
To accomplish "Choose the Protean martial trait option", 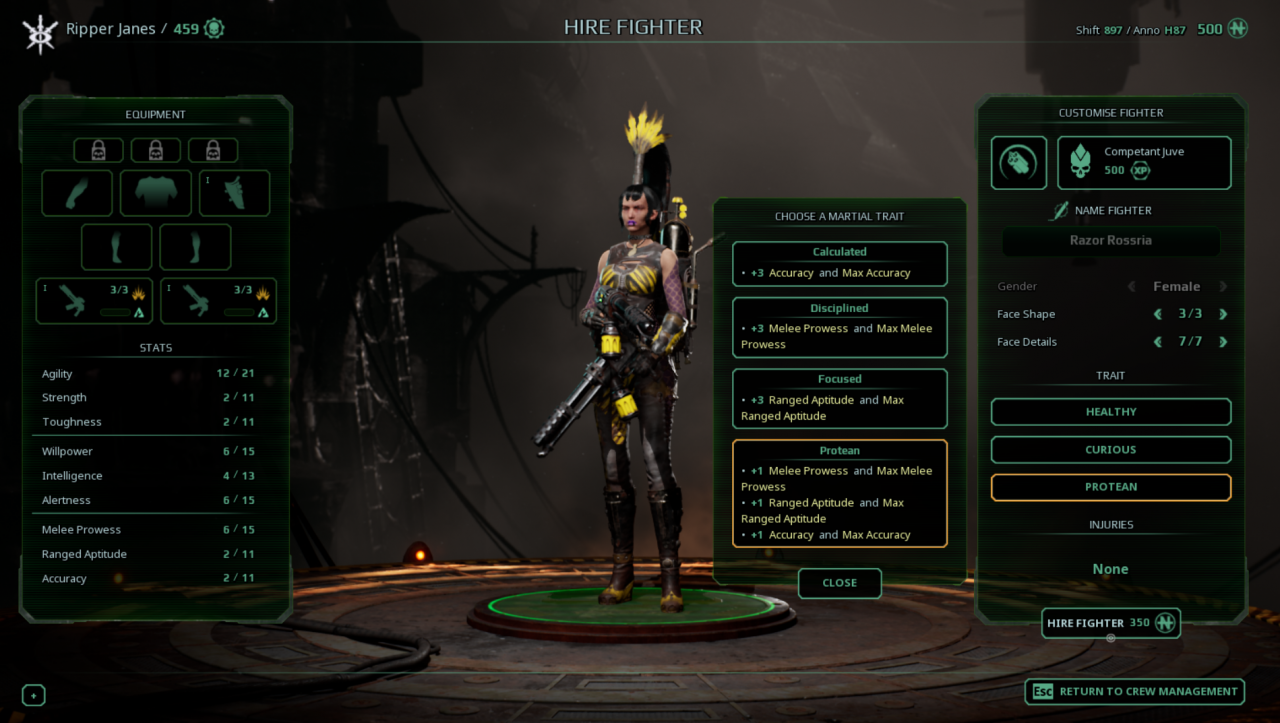I will tap(839, 494).
